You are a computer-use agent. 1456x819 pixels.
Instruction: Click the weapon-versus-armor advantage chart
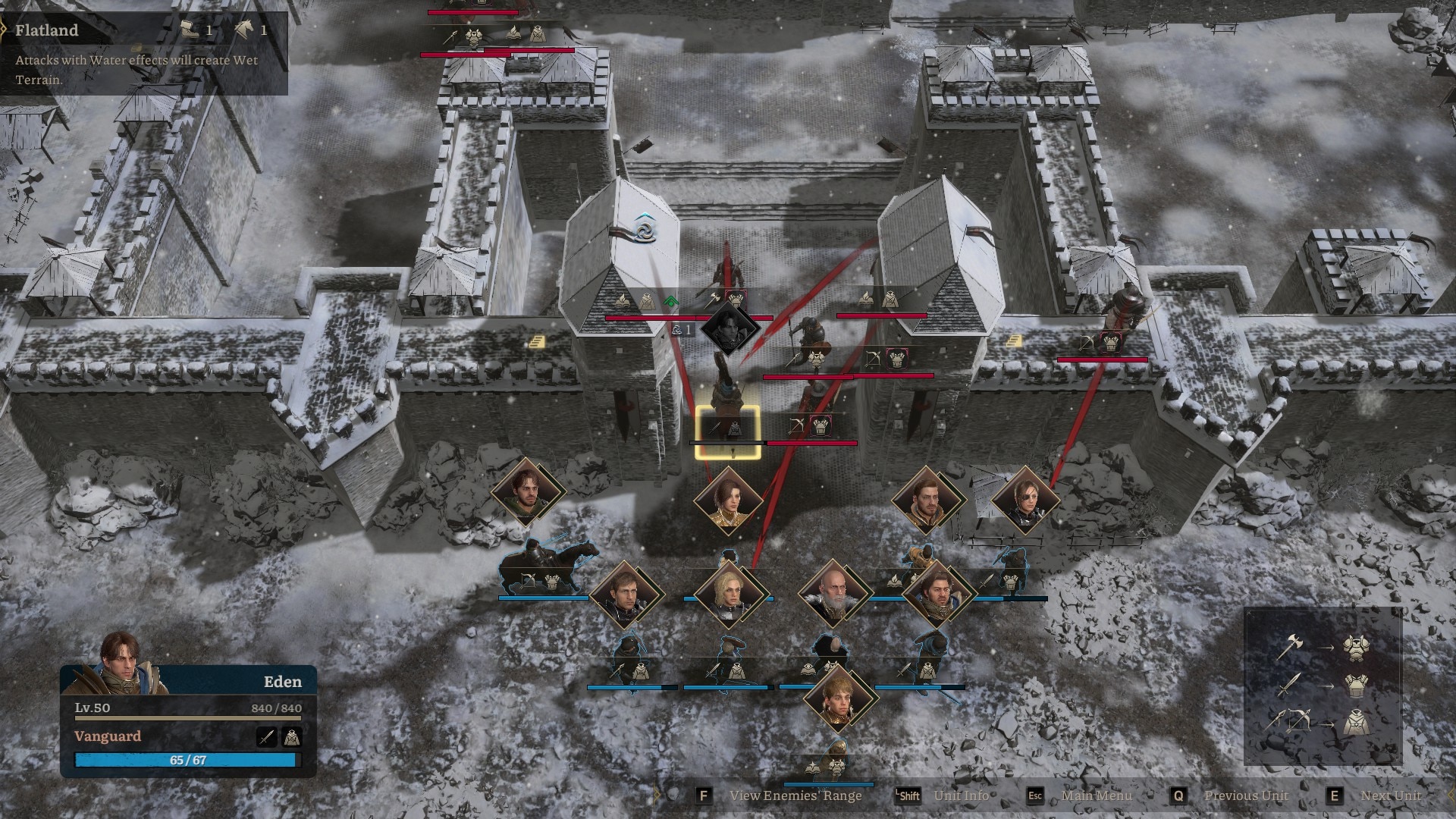1323,686
